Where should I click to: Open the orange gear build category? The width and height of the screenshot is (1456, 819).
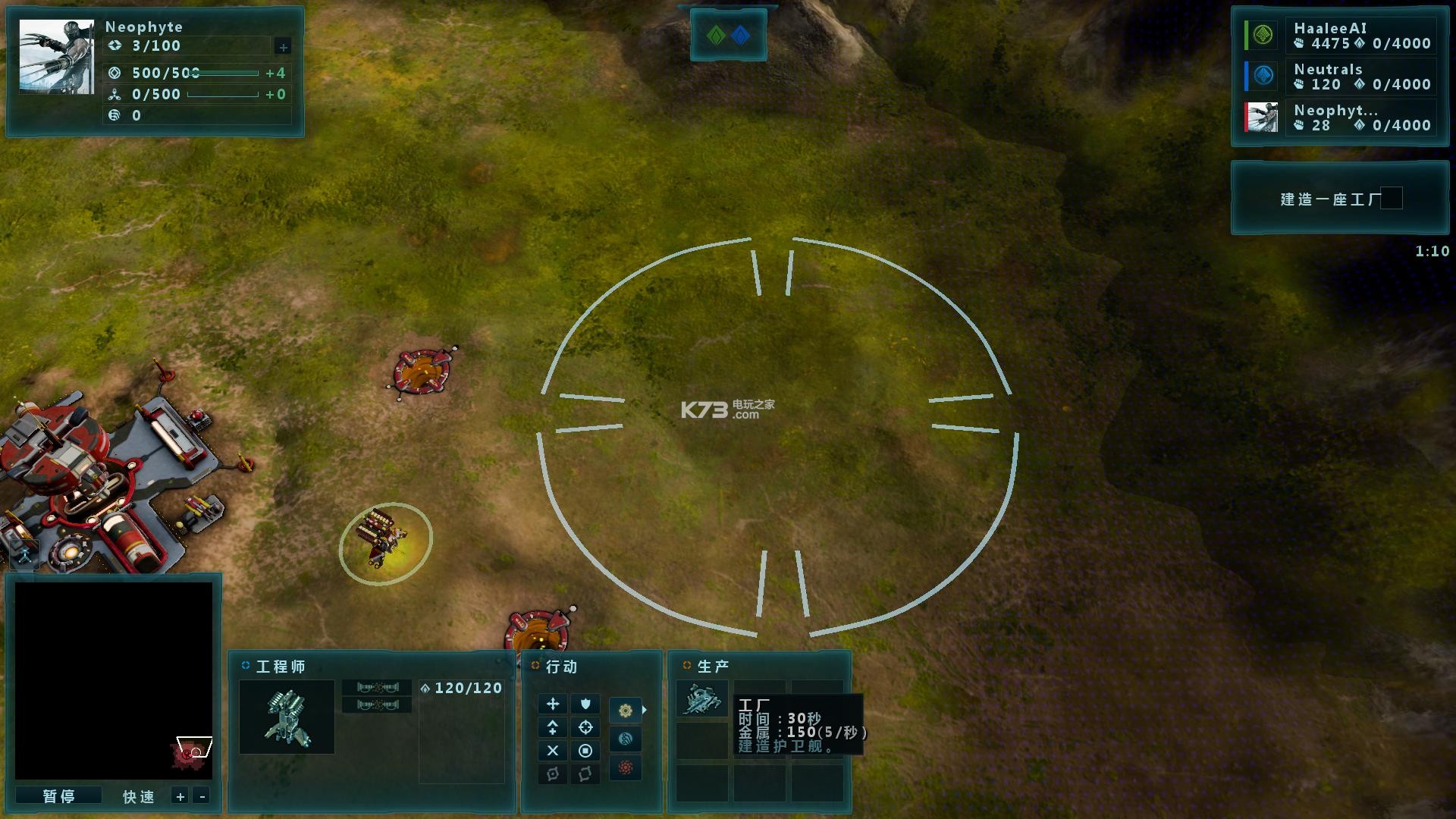point(626,711)
